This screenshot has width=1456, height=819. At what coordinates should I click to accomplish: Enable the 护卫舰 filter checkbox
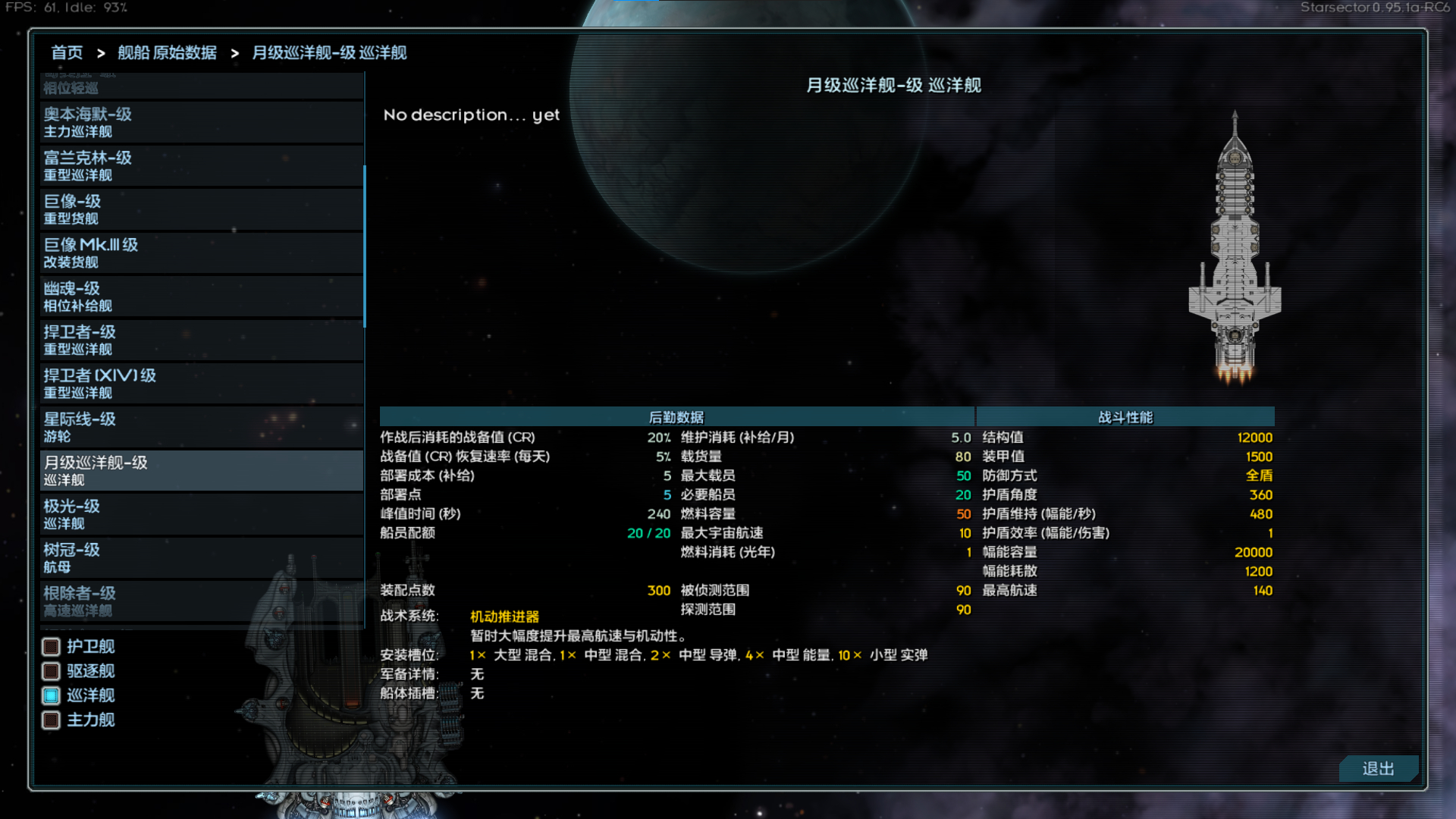coord(51,647)
